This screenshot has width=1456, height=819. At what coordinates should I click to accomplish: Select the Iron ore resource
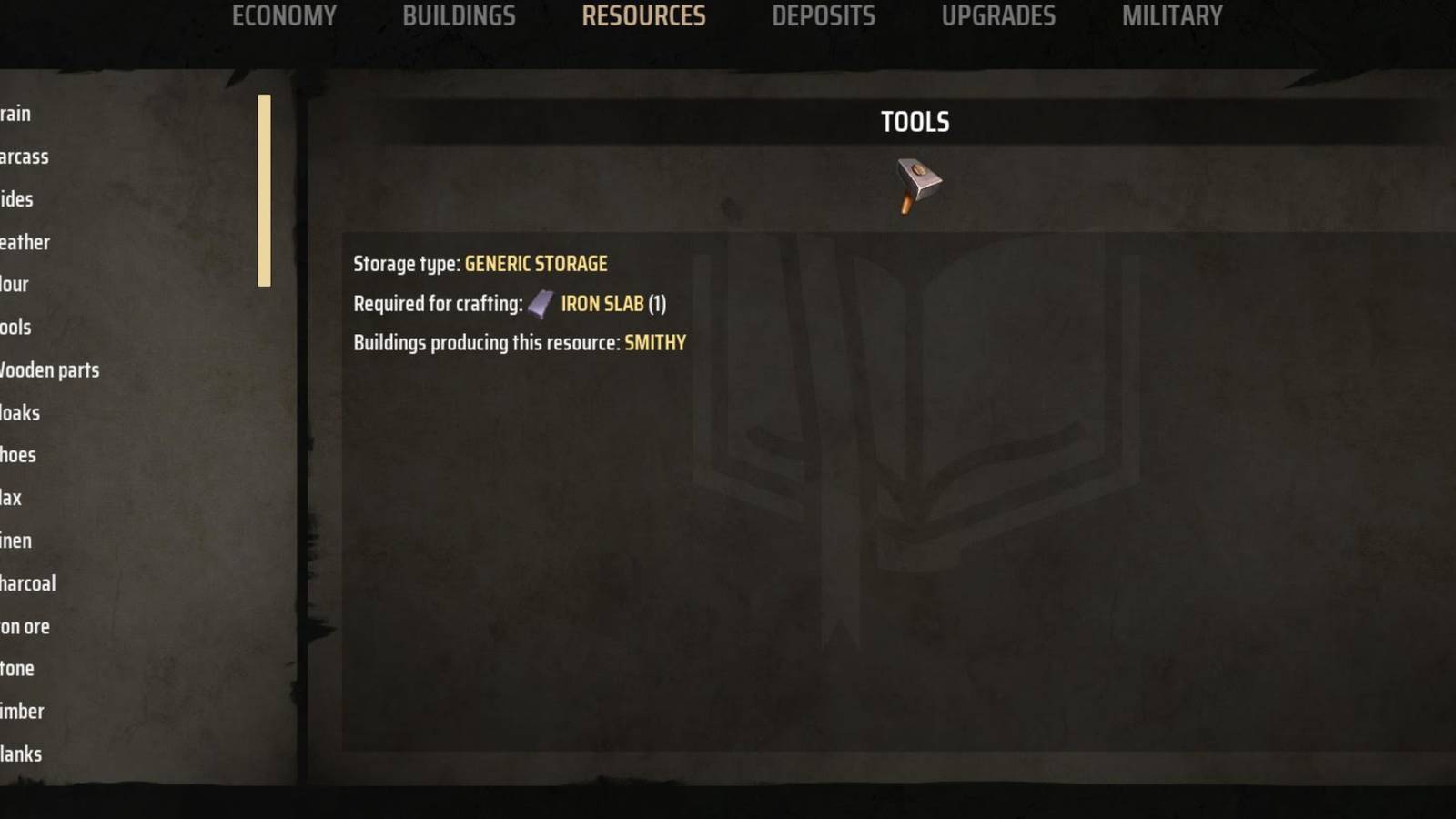pyautogui.click(x=25, y=626)
